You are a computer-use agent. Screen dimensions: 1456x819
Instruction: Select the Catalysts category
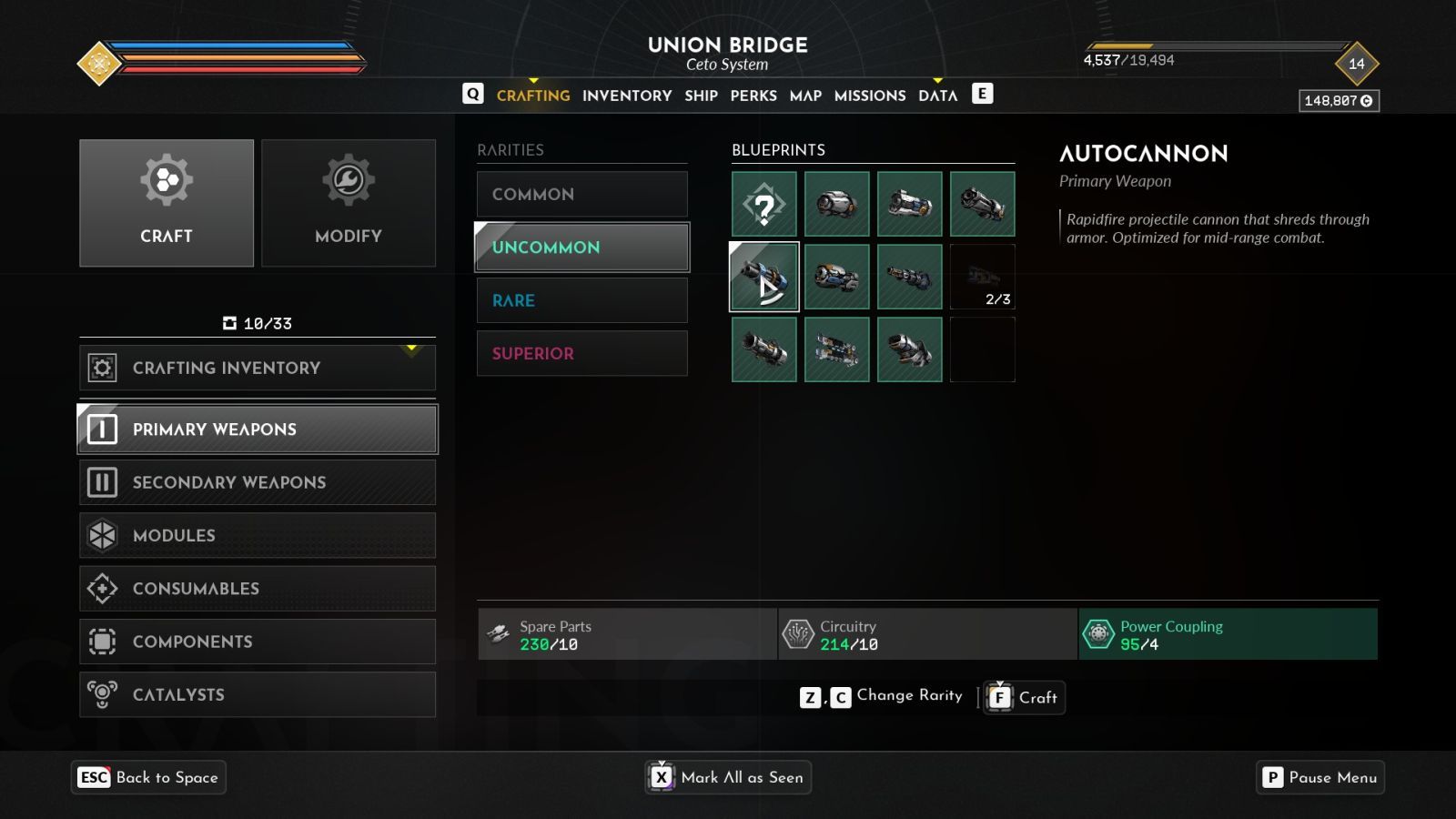(x=257, y=694)
